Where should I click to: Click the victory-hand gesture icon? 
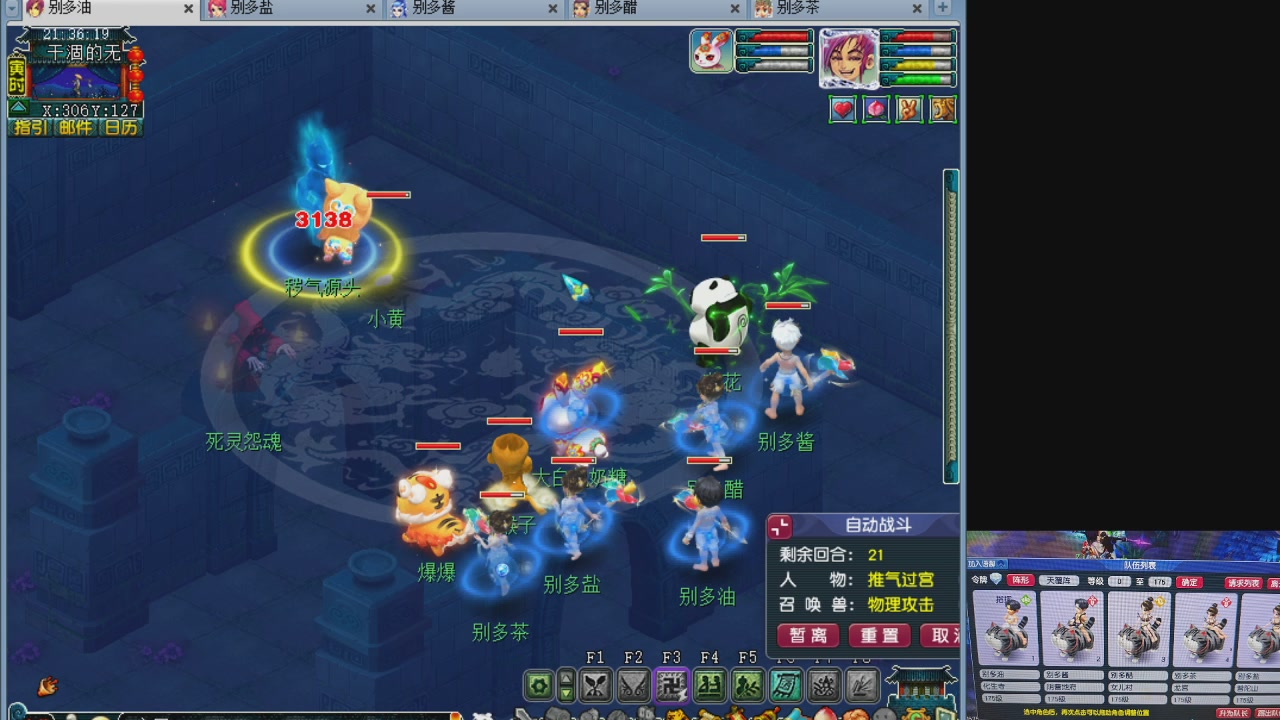(909, 109)
